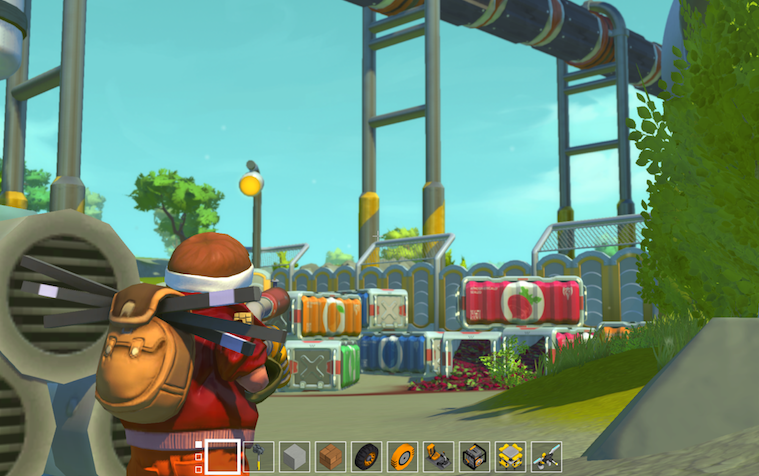Choose the connect tool slot

click(x=547, y=456)
